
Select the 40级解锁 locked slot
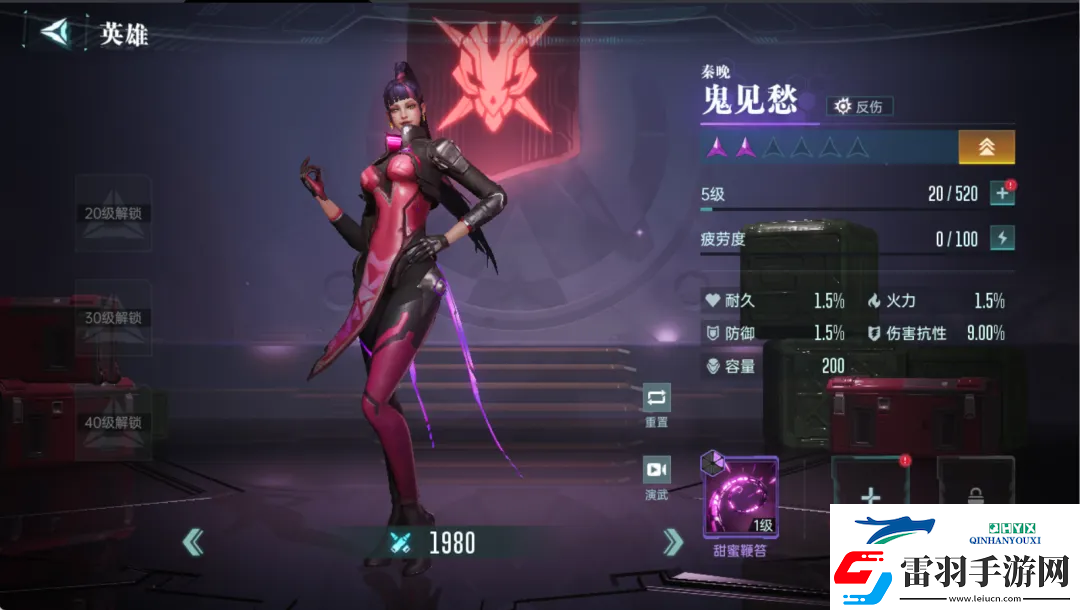(113, 422)
